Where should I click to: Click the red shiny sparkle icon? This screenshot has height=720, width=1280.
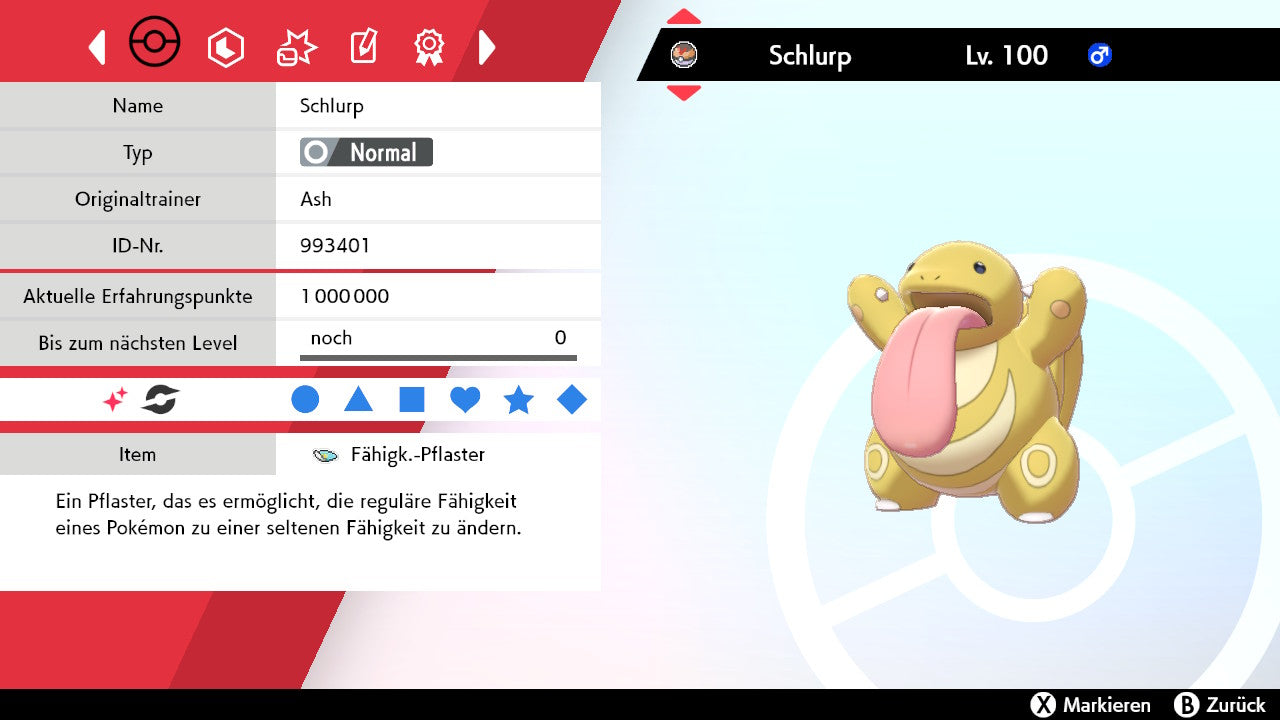pyautogui.click(x=115, y=400)
